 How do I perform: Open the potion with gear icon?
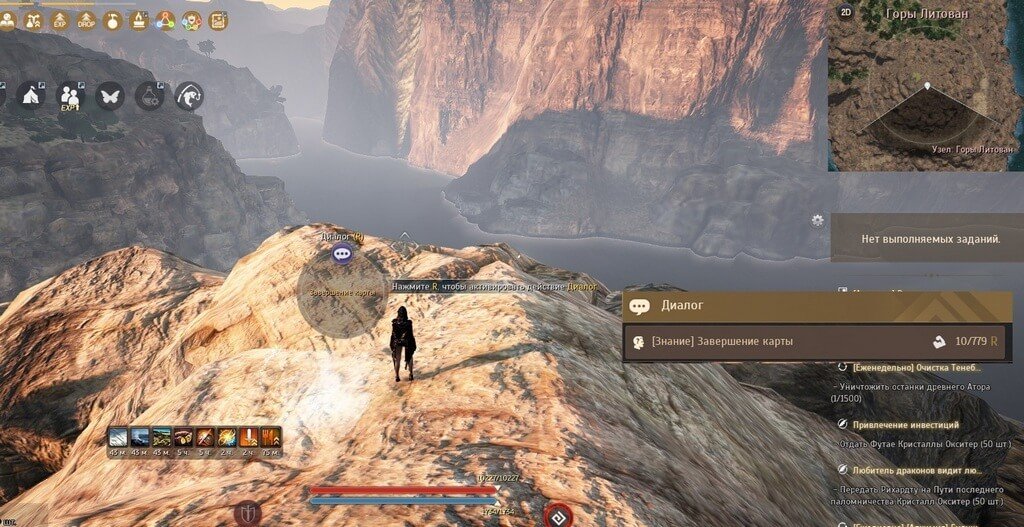click(x=149, y=96)
